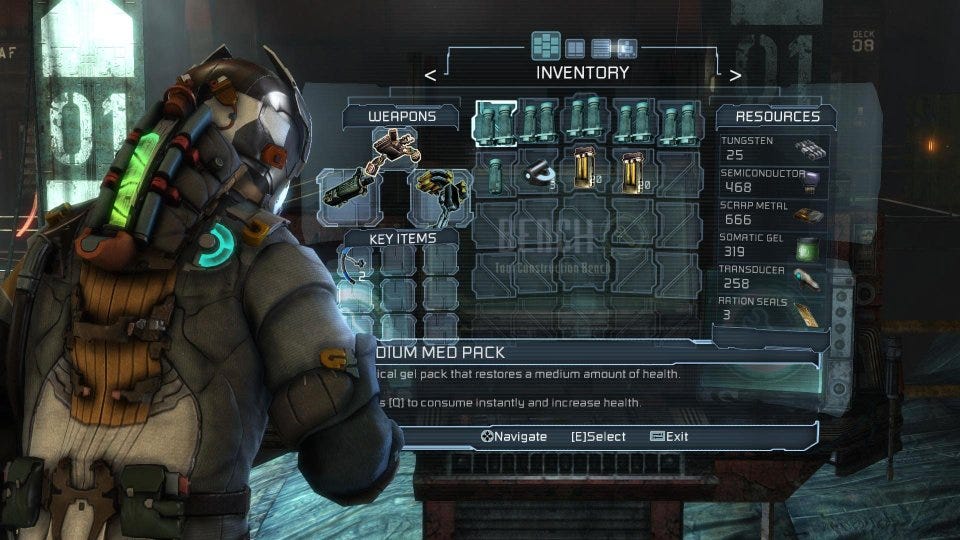Select the Ration Seals resource row
960x540 pixels.
point(773,309)
